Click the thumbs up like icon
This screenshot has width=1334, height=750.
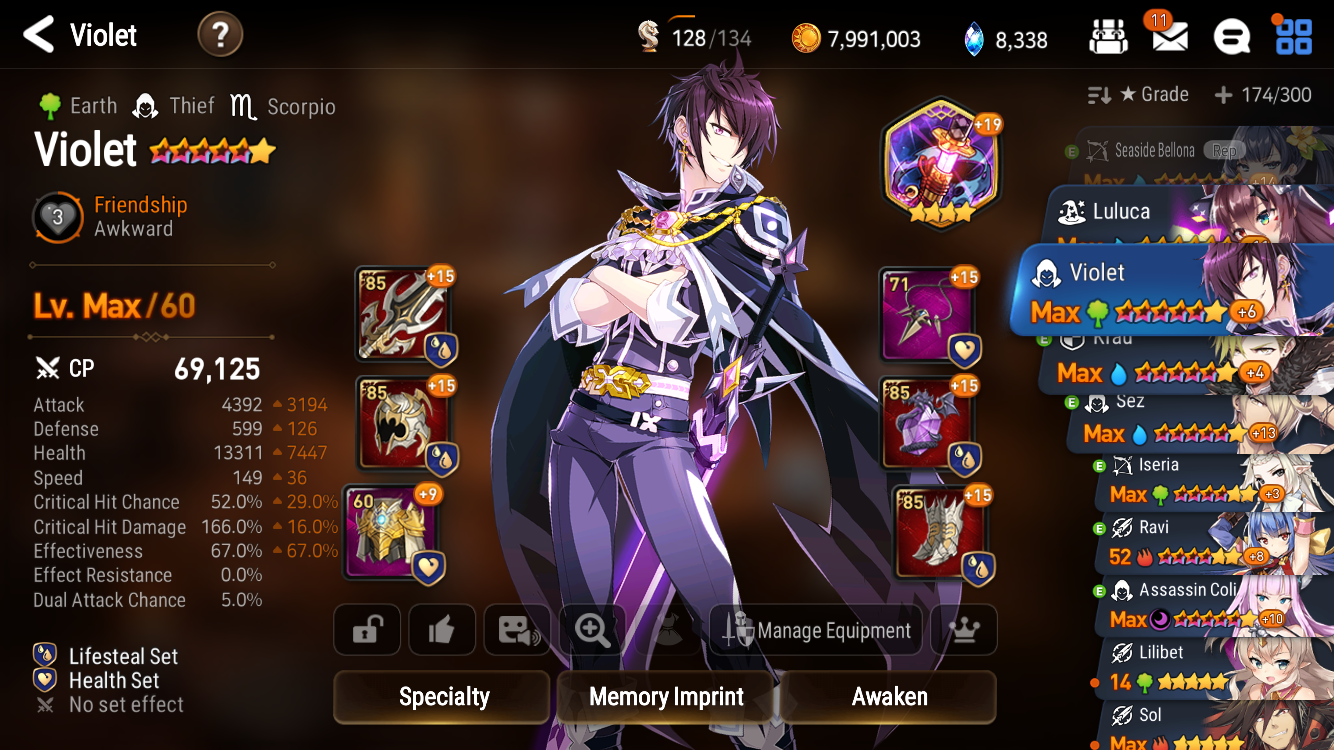click(441, 629)
